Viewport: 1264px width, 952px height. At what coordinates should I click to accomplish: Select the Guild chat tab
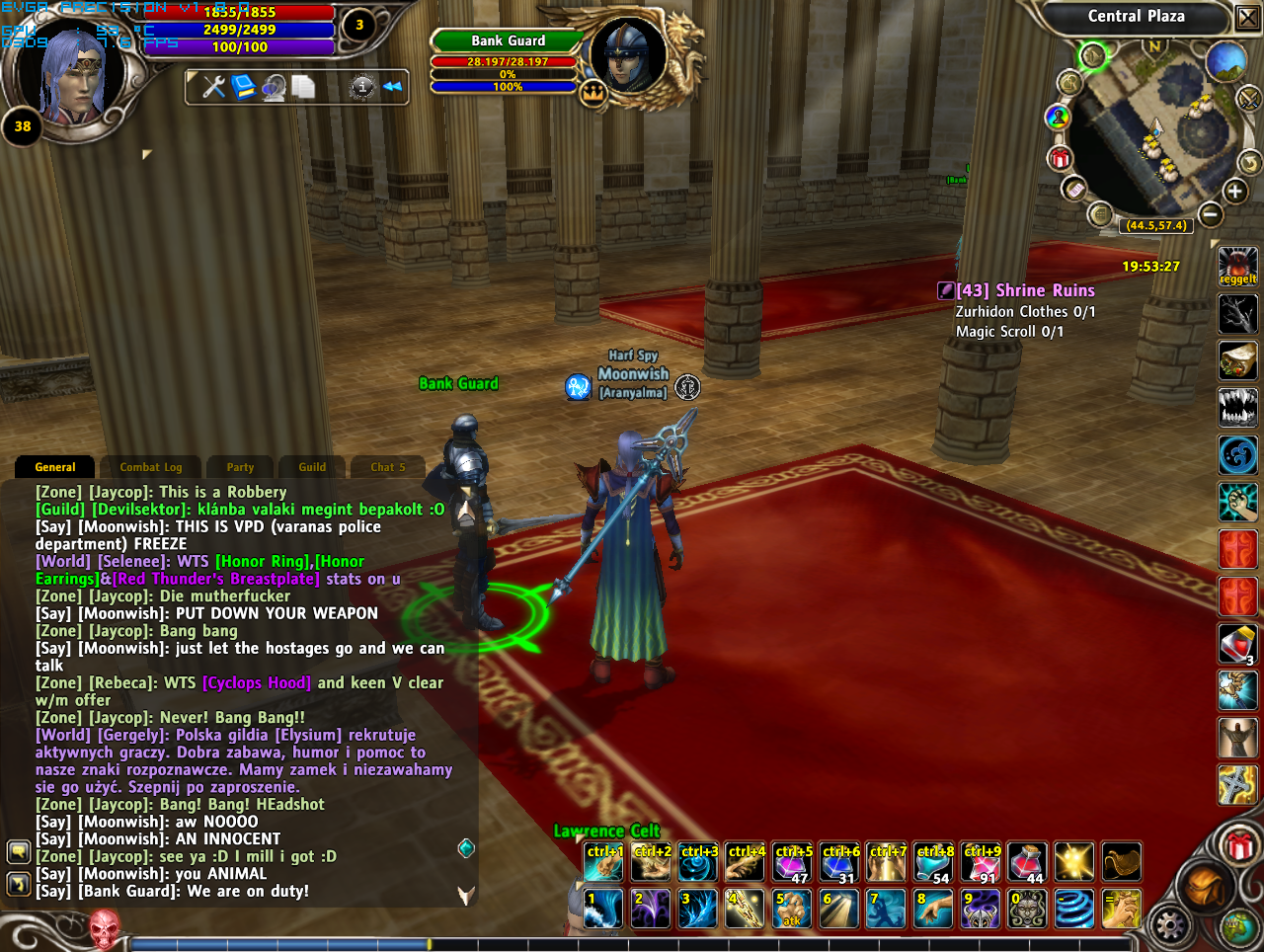(312, 467)
